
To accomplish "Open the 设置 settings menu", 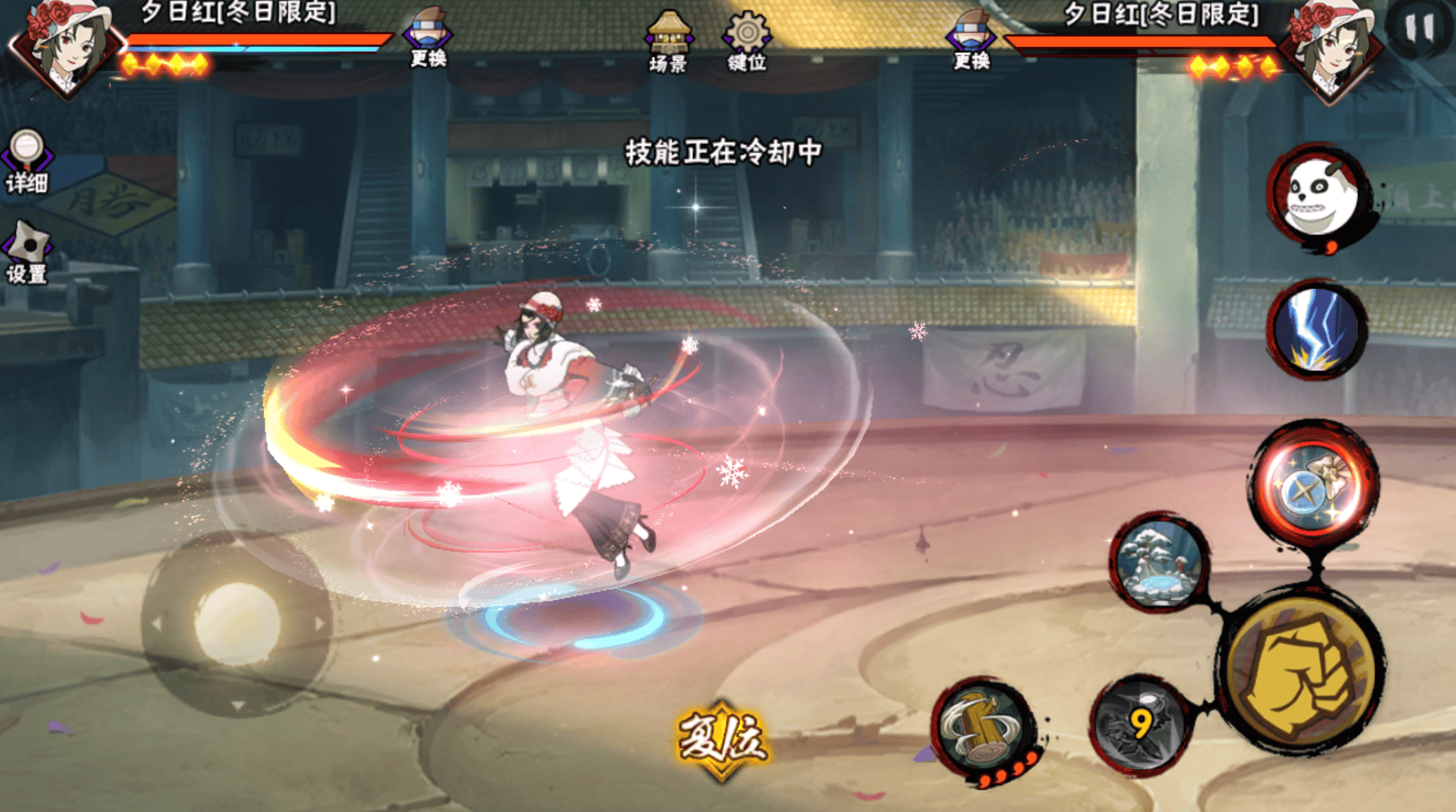I will (27, 254).
